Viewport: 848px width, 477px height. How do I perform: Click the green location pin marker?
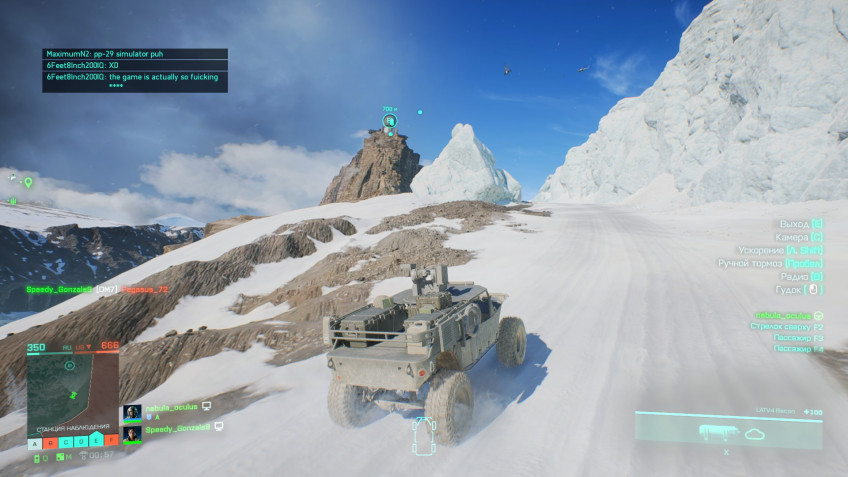tap(29, 183)
